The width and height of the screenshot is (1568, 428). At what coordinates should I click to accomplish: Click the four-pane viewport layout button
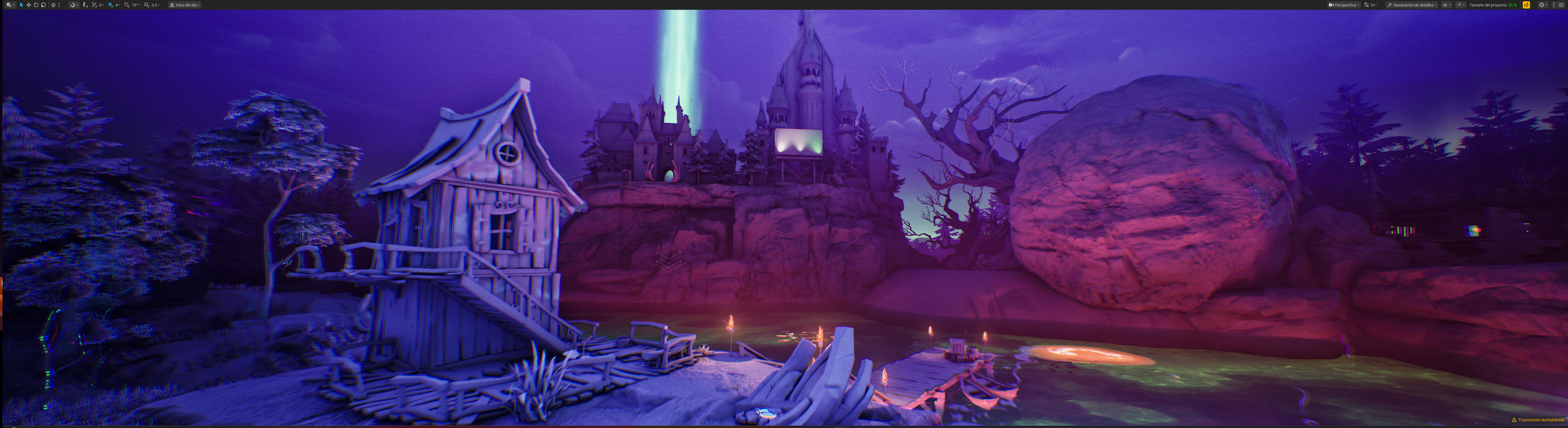coord(1561,5)
